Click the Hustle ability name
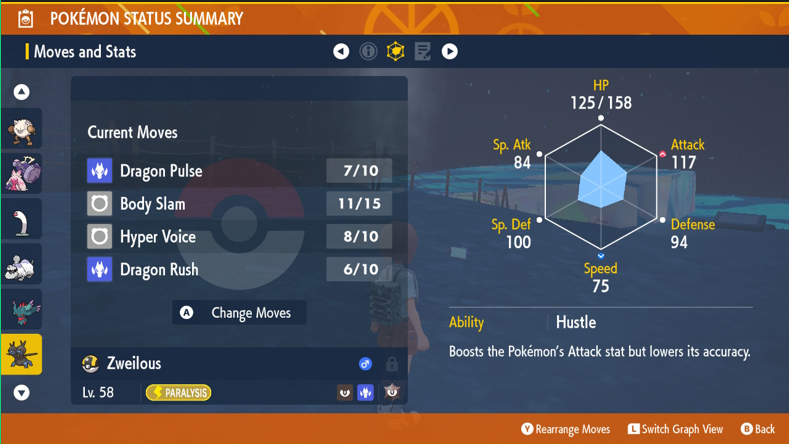The height and width of the screenshot is (444, 789). tap(576, 322)
